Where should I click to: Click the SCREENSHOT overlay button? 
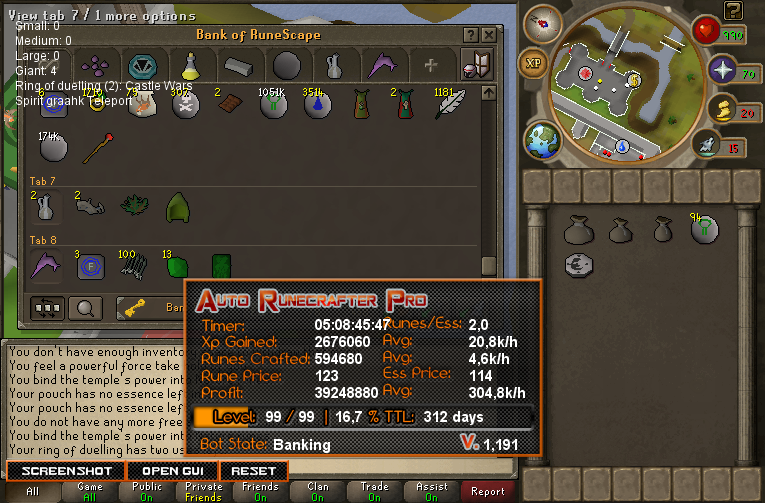66,471
